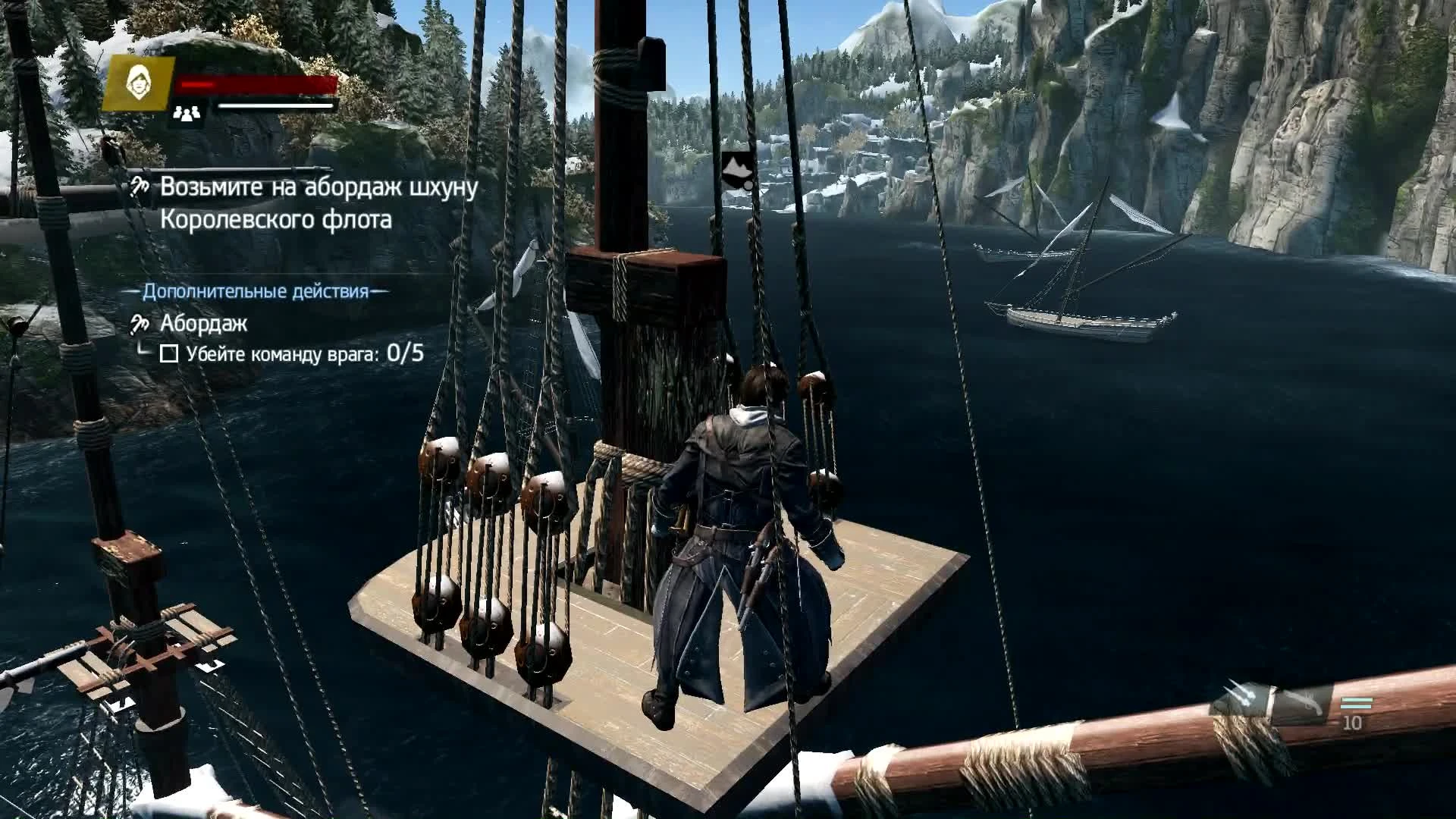Click the white progress bar under the health bar

[x=275, y=106]
